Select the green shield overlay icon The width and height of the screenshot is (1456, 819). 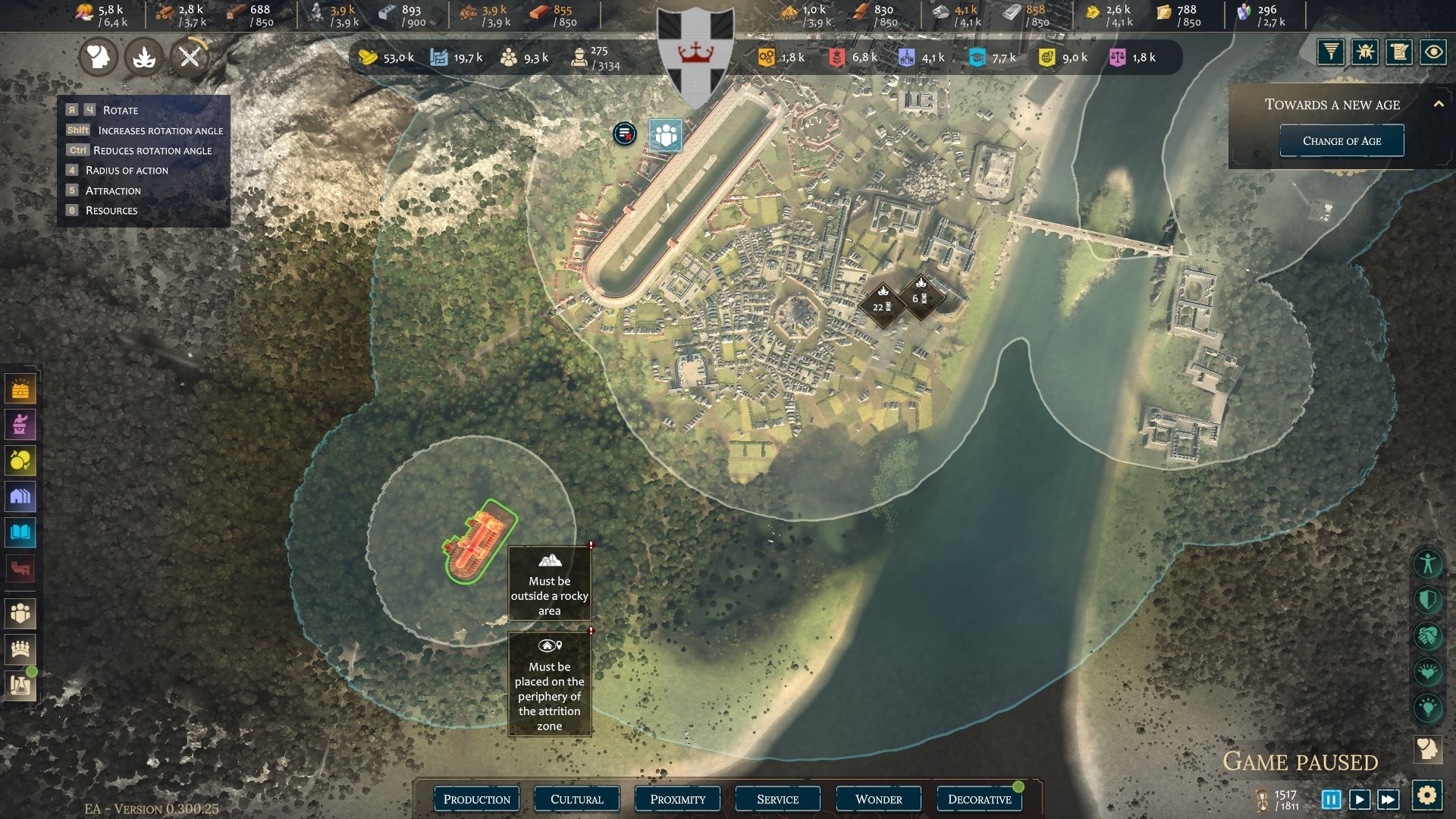pos(1428,600)
